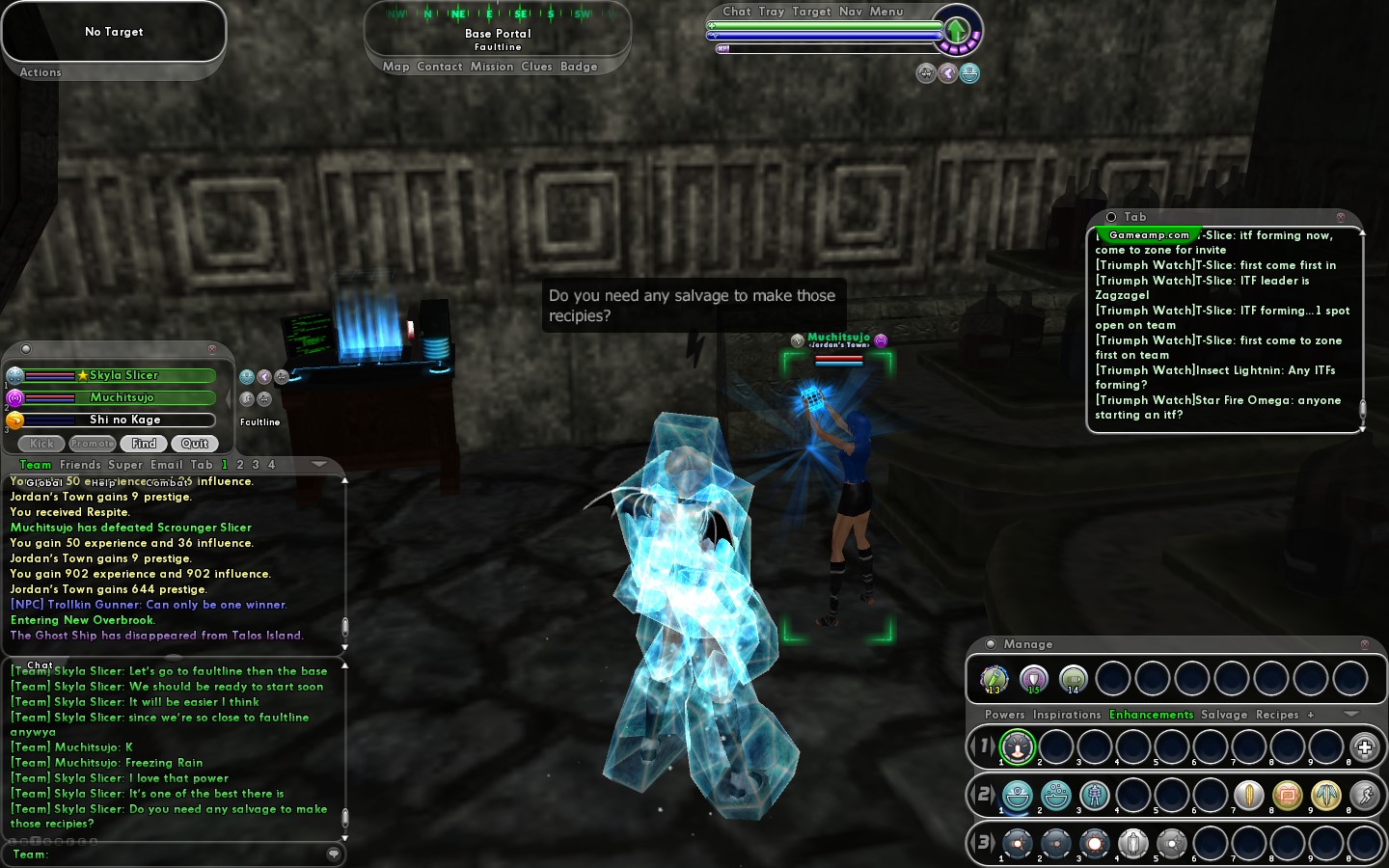Switch to the Friends tab
Viewport: 1389px width, 868px height.
click(80, 465)
